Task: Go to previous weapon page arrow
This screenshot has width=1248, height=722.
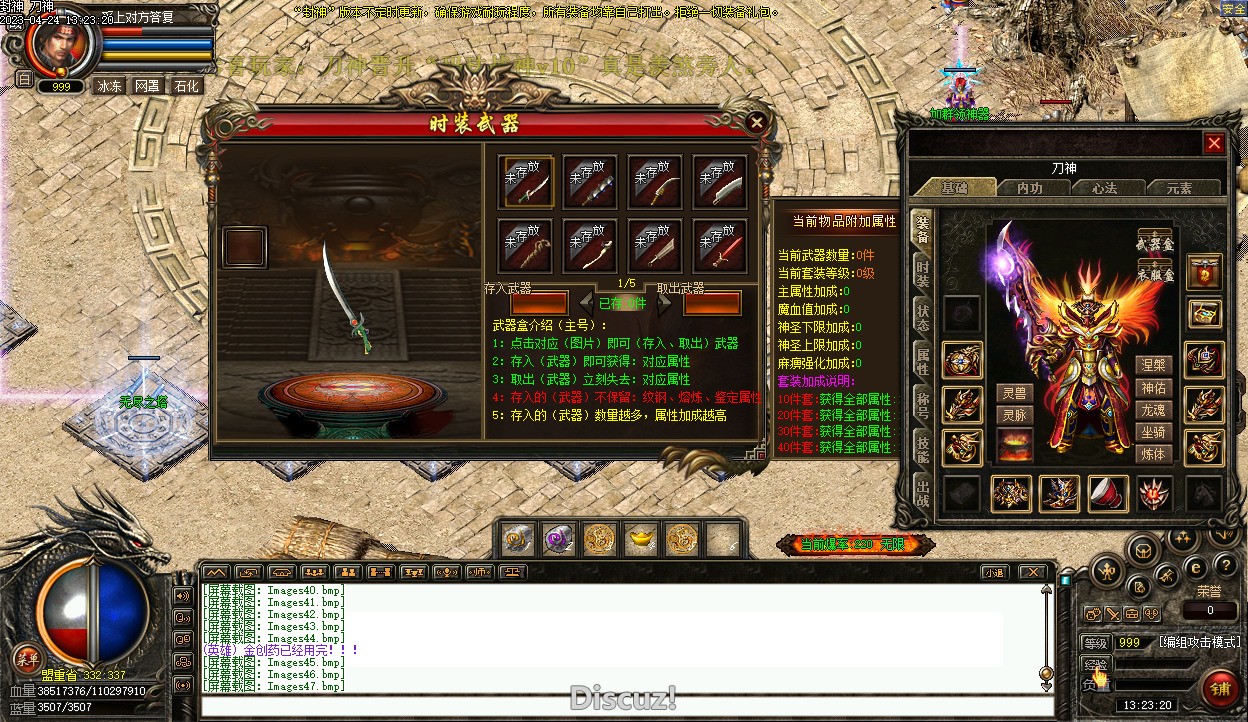Action: pos(587,303)
